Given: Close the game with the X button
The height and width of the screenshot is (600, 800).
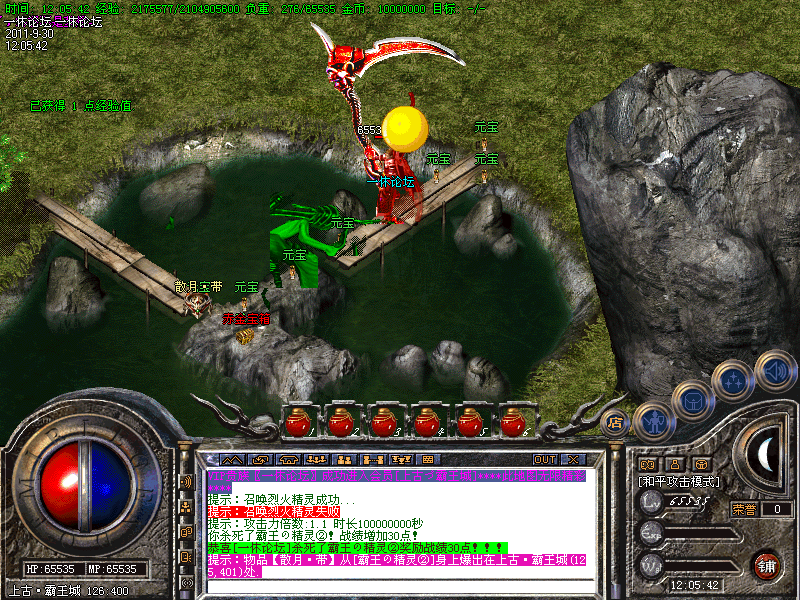Looking at the screenshot, I should coord(573,459).
